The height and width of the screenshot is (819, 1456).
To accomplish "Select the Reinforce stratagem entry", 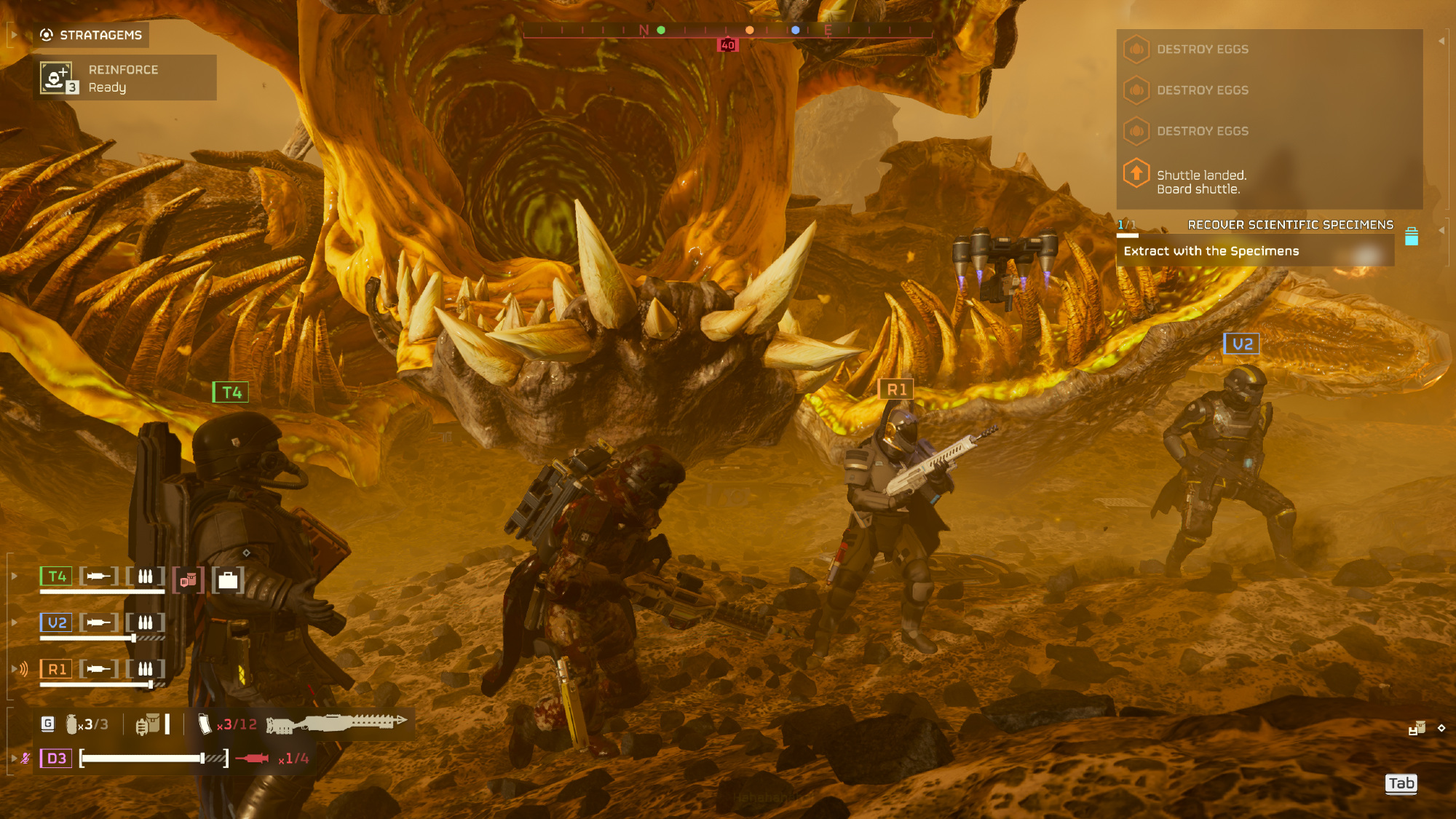I will pos(124,78).
